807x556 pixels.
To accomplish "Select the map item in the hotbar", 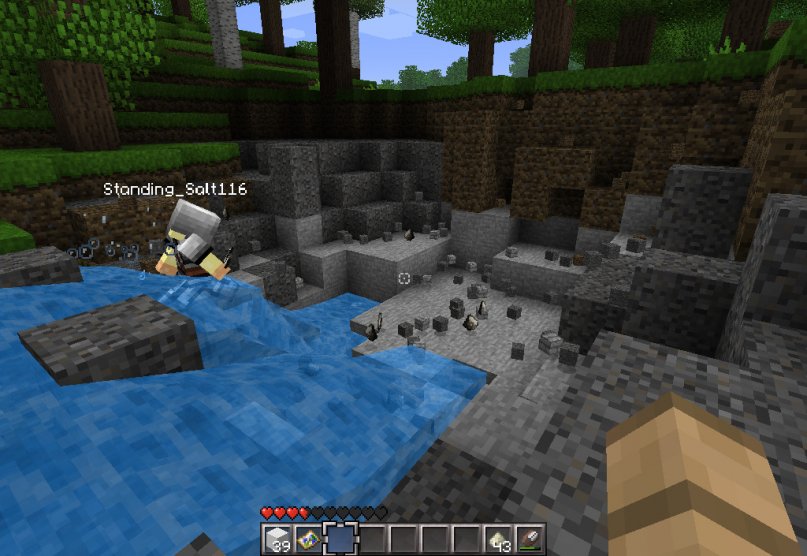I will tap(308, 539).
